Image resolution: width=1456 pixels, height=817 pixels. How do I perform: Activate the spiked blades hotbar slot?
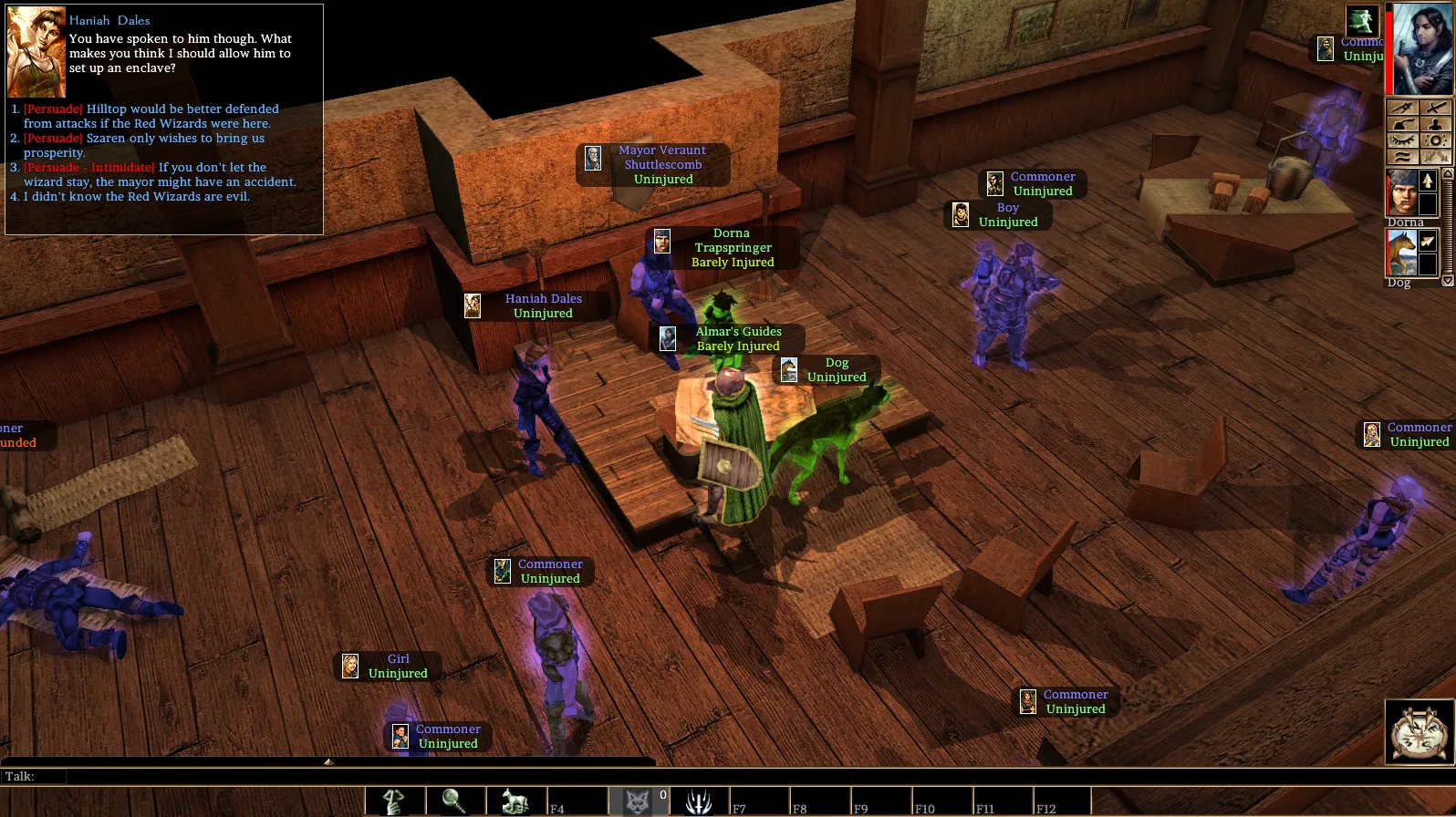[x=698, y=801]
